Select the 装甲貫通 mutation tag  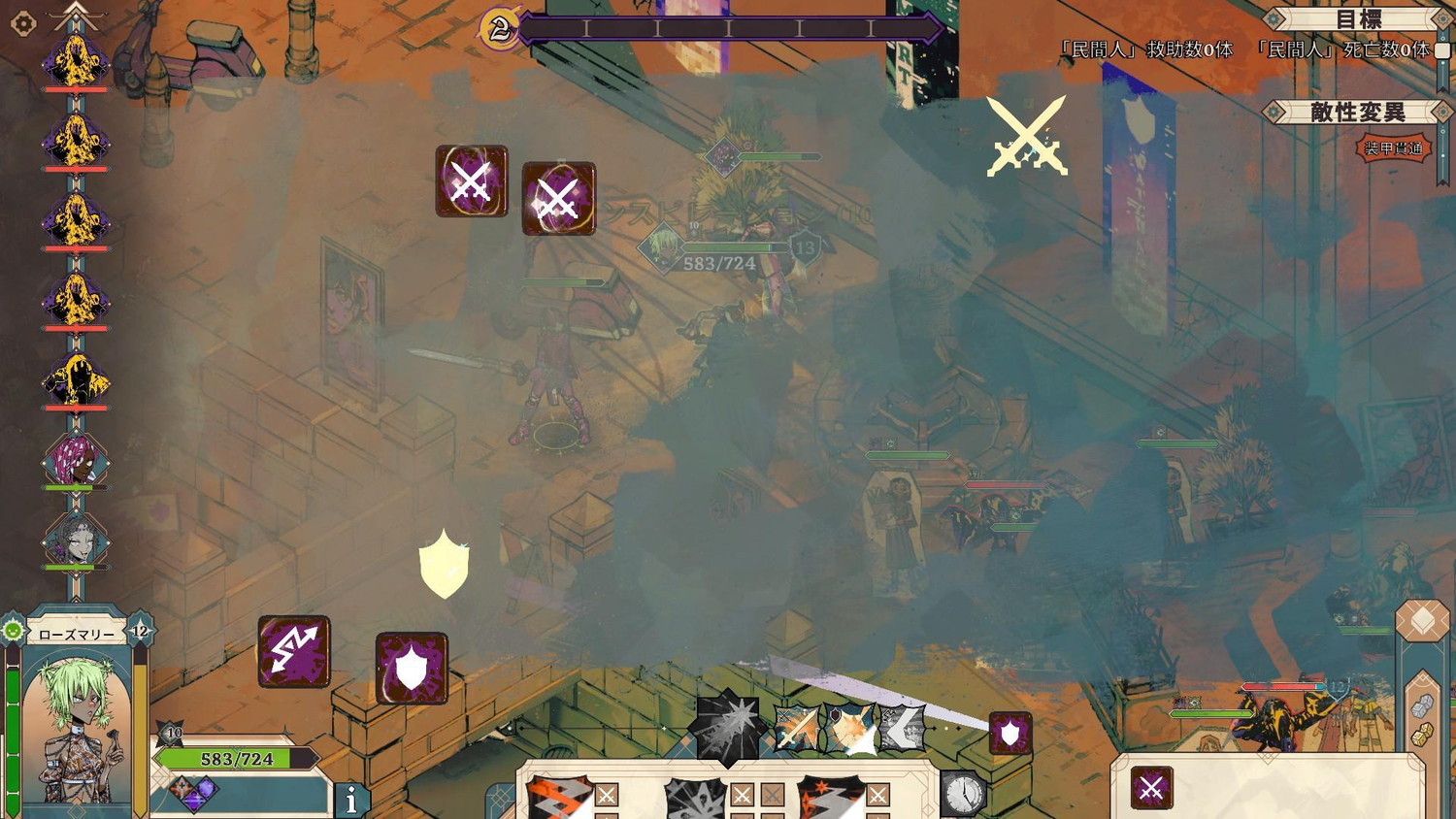(1393, 148)
